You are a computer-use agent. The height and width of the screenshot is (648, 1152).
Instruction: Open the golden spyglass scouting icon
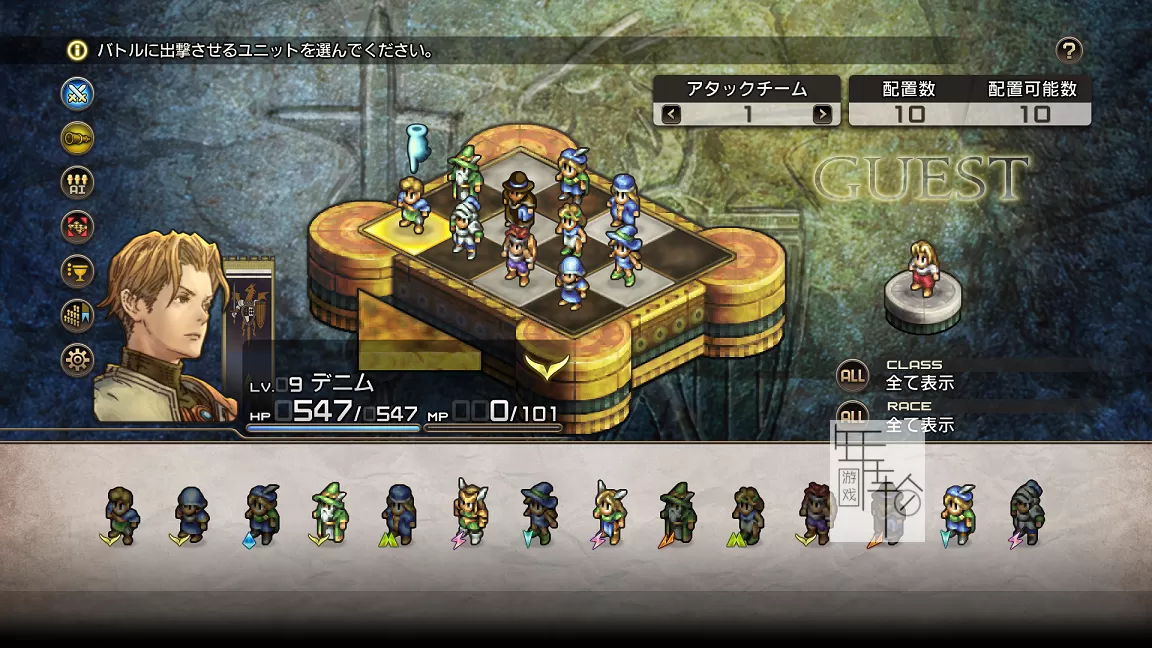[x=77, y=139]
